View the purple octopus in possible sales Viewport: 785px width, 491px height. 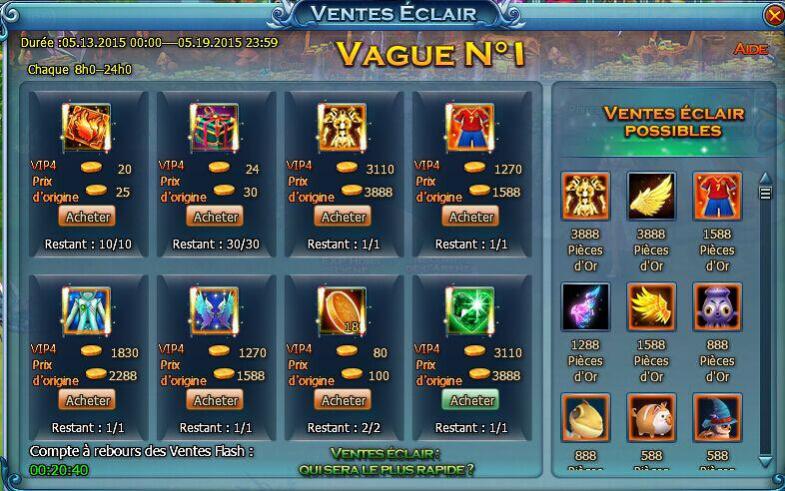(x=716, y=307)
